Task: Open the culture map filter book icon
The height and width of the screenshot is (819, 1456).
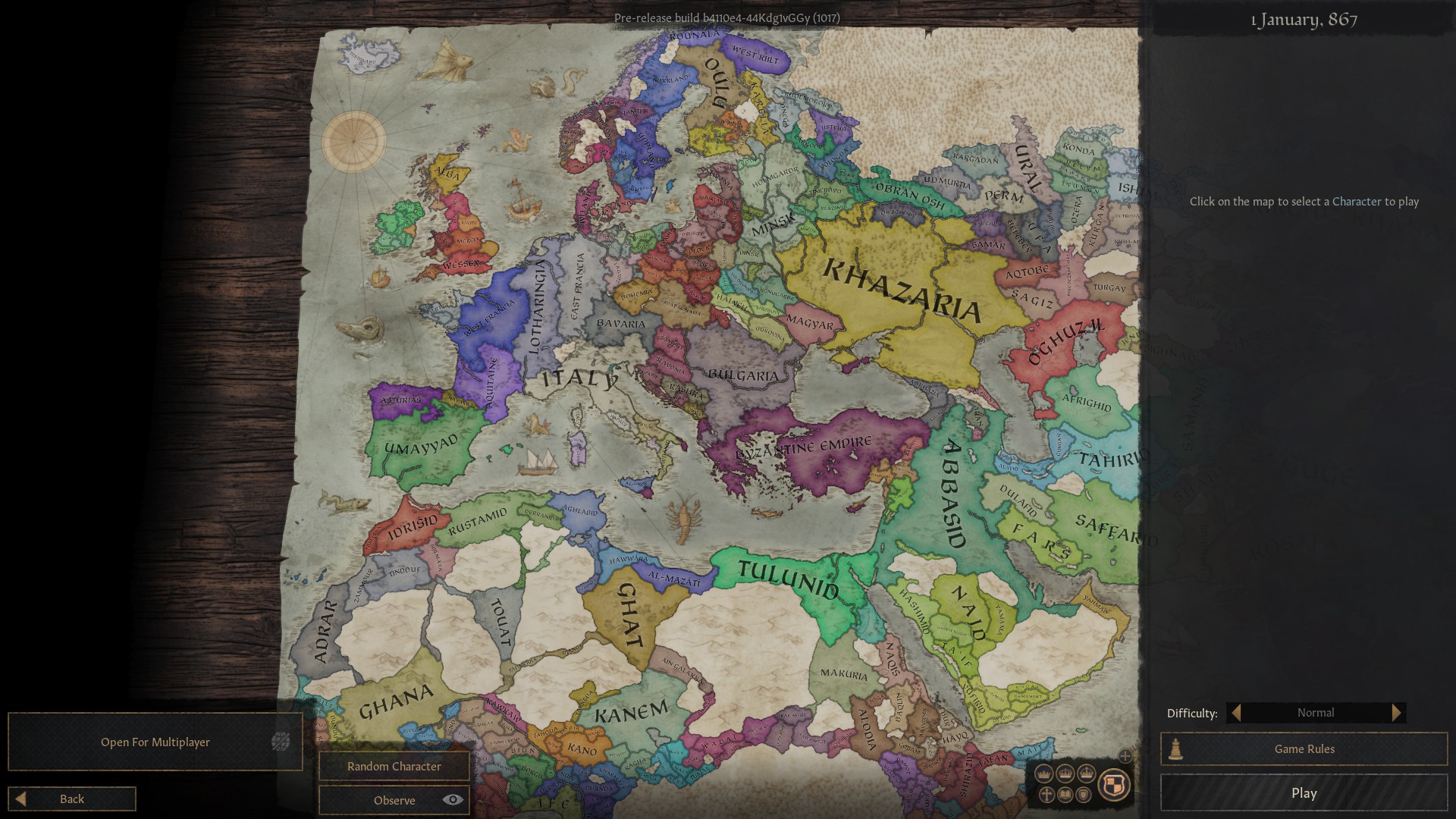Action: [x=1065, y=795]
